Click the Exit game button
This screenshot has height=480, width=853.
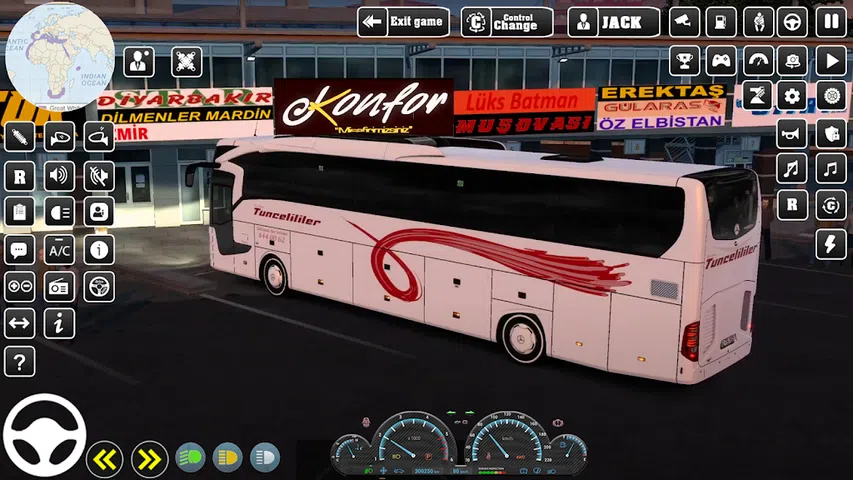(x=402, y=22)
